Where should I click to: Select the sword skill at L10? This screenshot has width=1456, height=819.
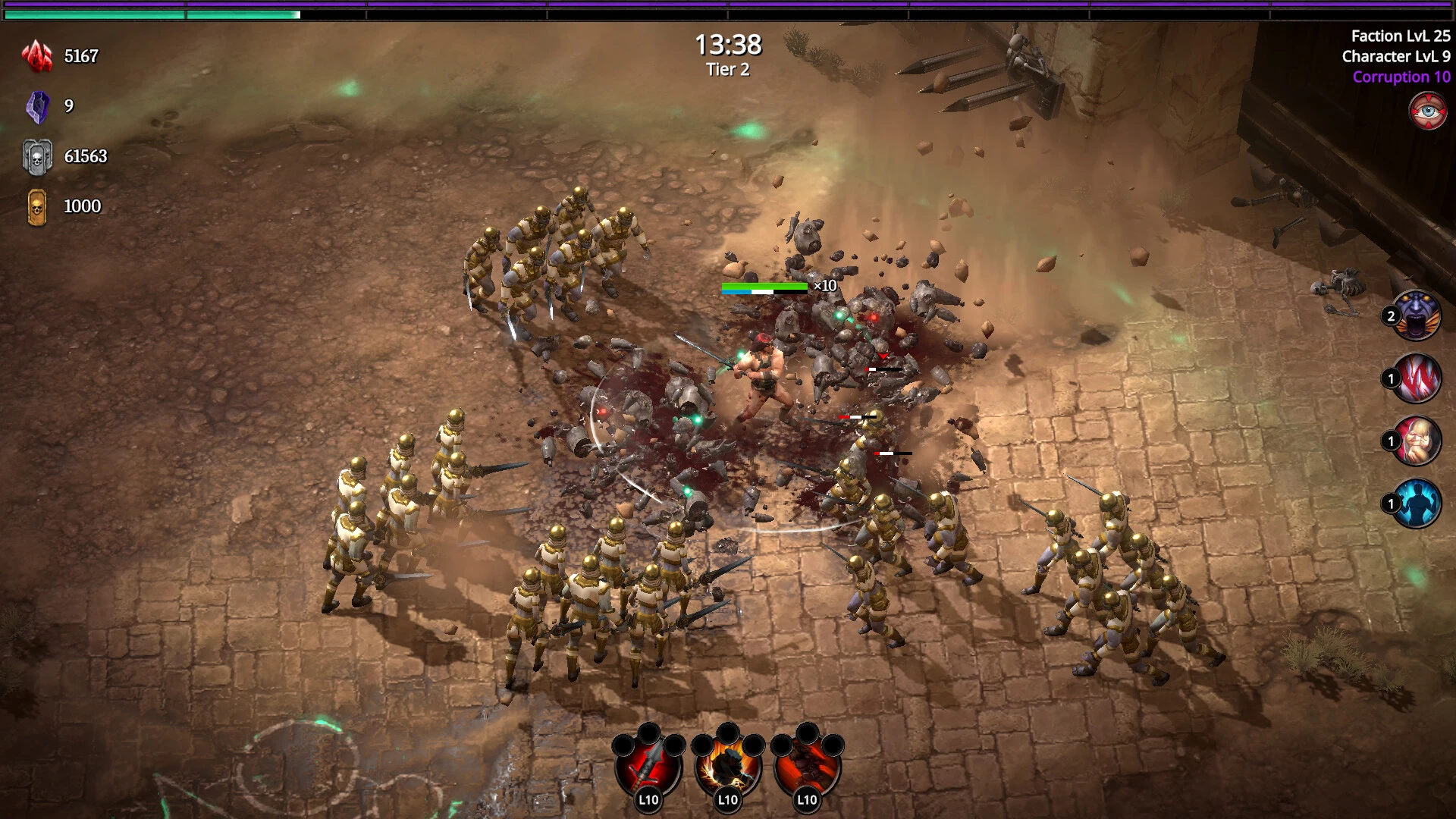[648, 770]
